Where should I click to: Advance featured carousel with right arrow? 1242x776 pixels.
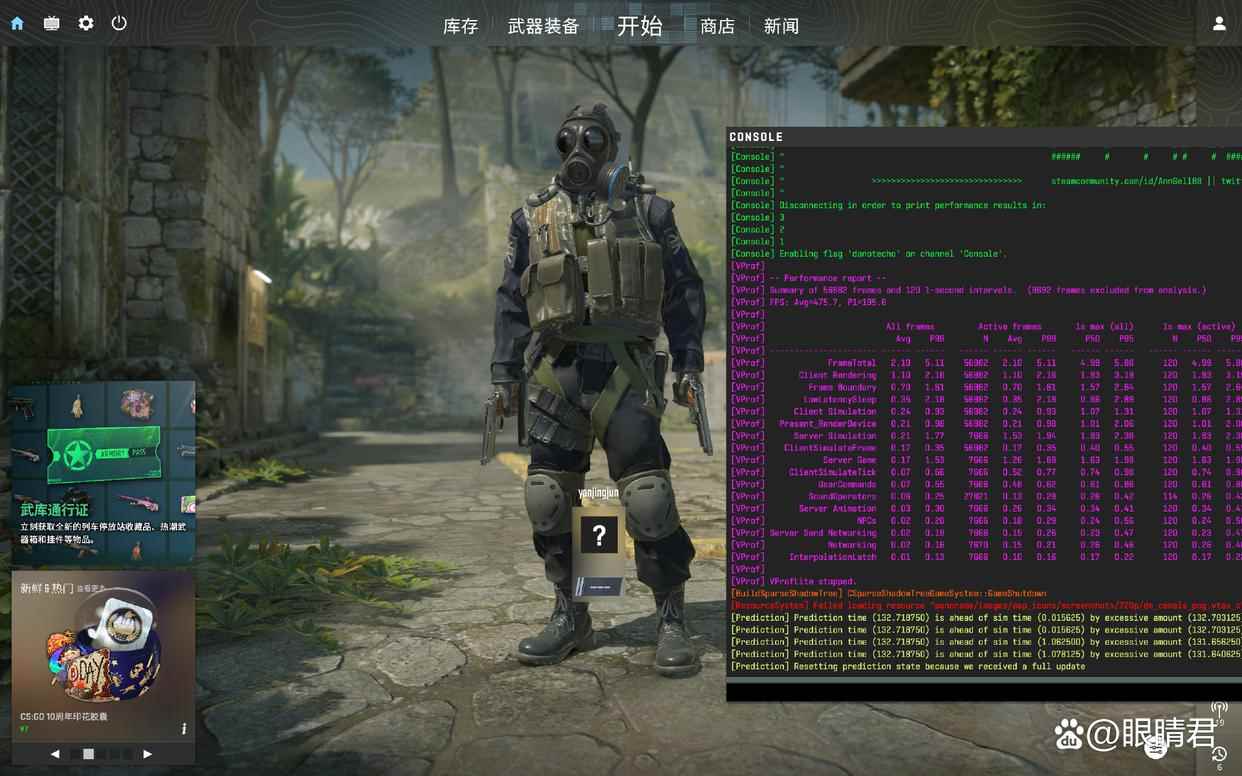(x=148, y=754)
